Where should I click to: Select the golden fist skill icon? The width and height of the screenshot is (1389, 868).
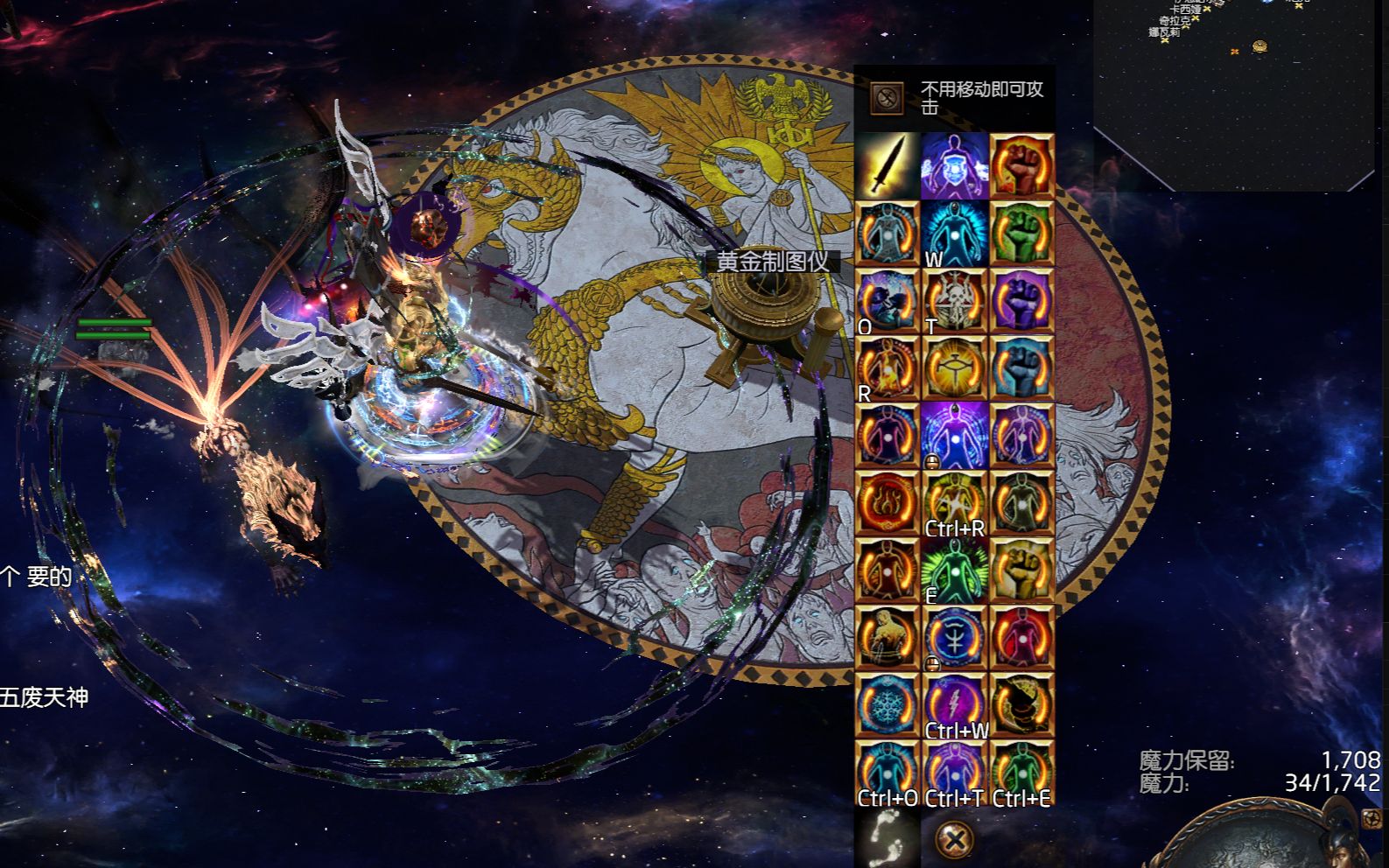(1021, 570)
